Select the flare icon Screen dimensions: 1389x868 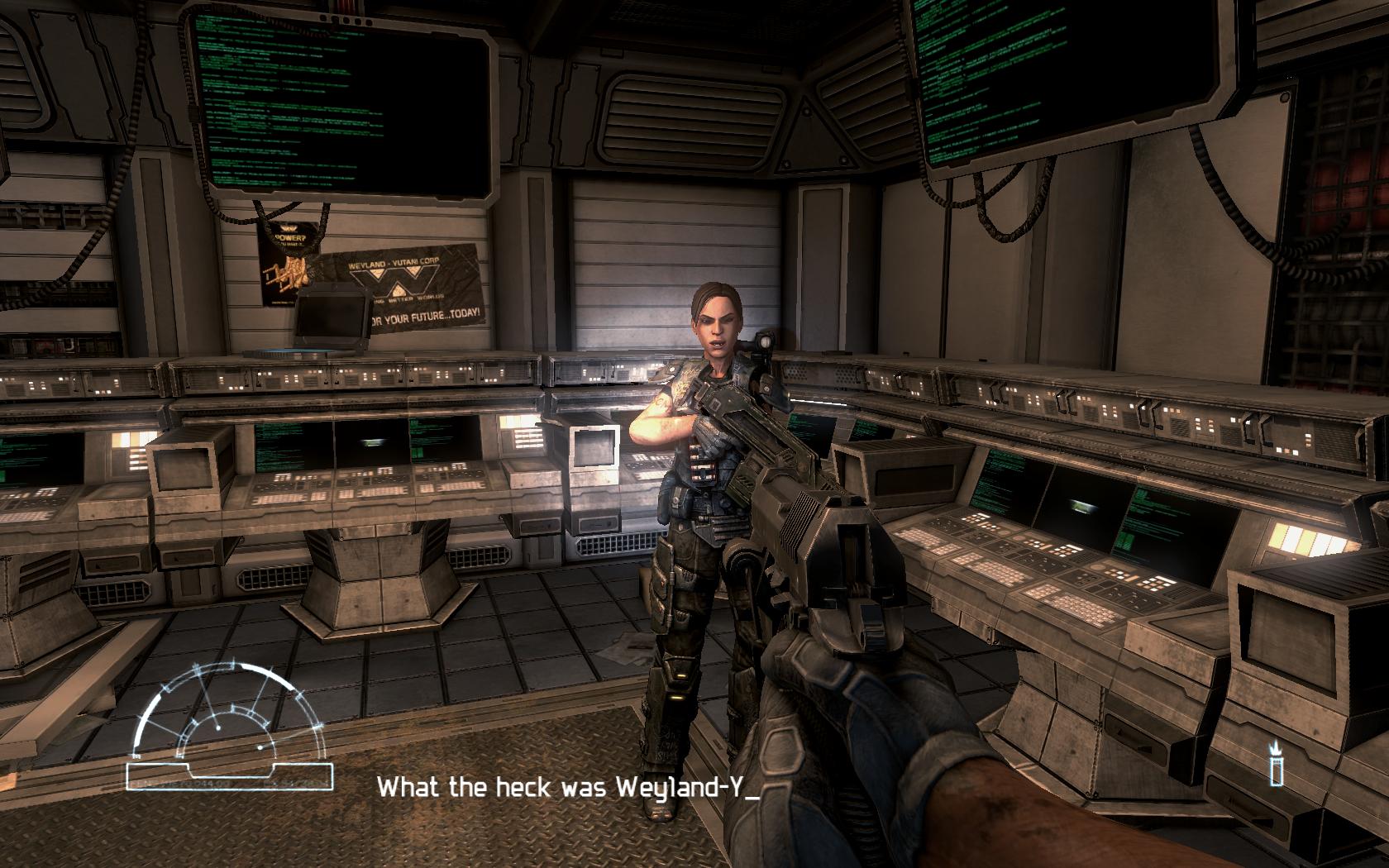click(x=1277, y=765)
